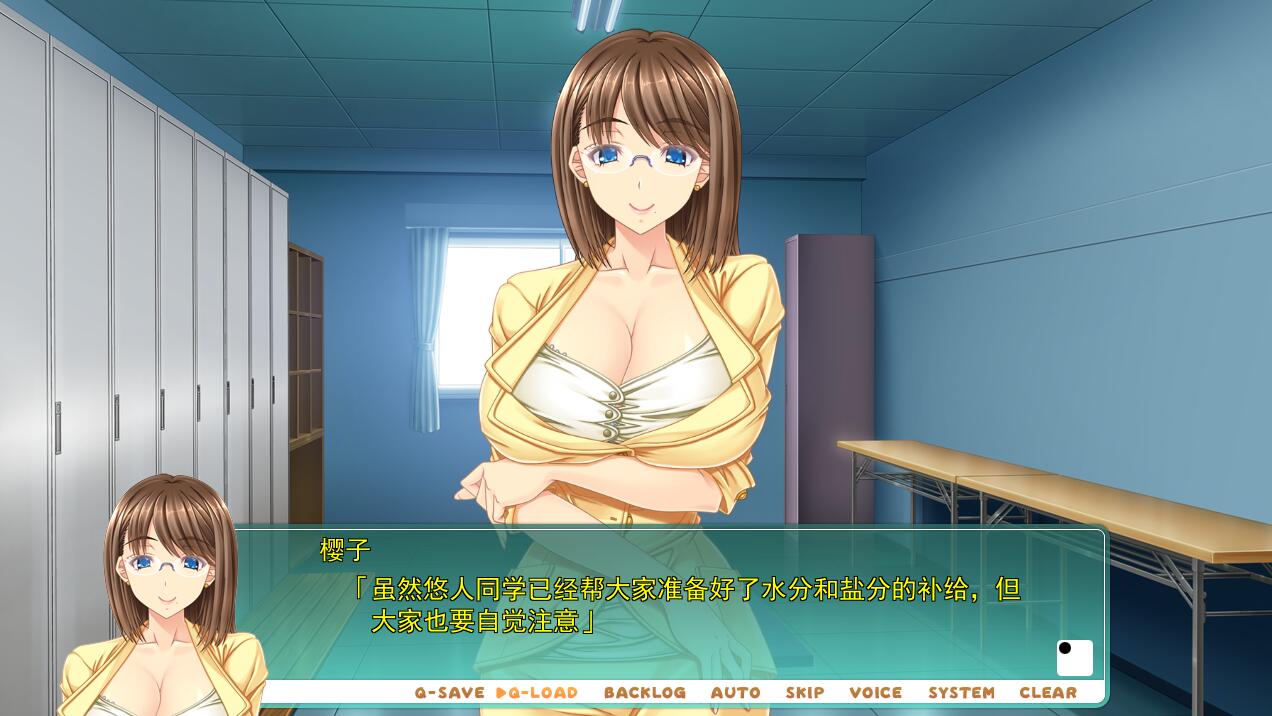Load the quick save with Q-LOAD
This screenshot has width=1272, height=716.
tap(539, 692)
